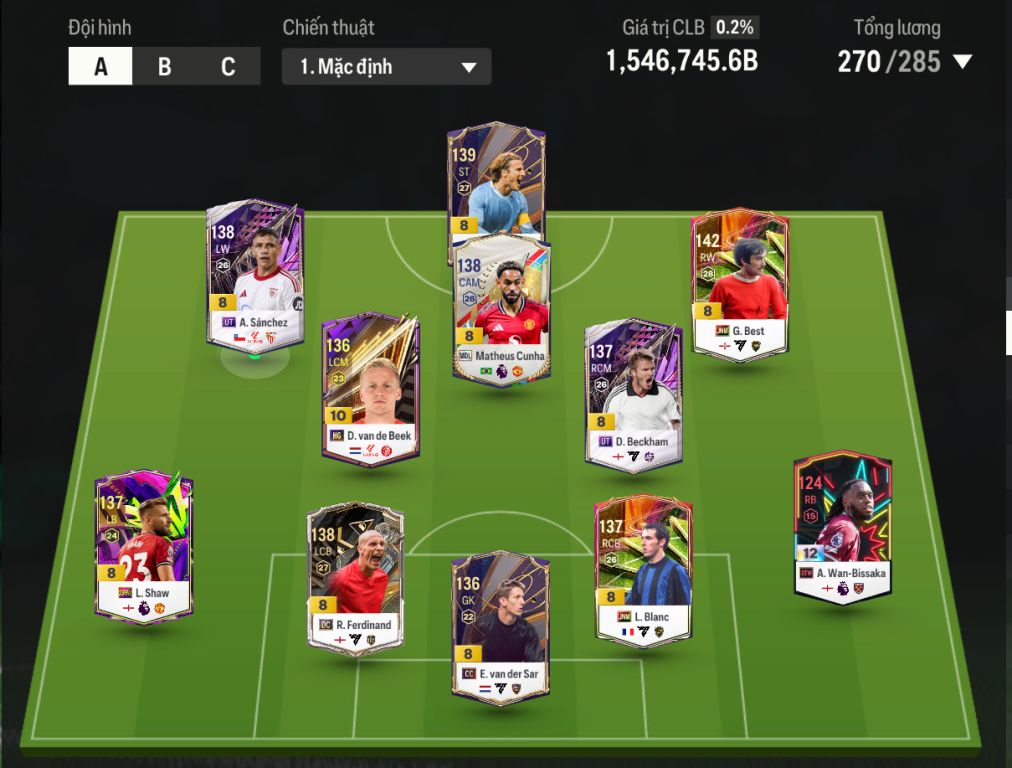Select the A. Sánchez player card
Viewport: 1012px width, 768px height.
click(x=255, y=275)
